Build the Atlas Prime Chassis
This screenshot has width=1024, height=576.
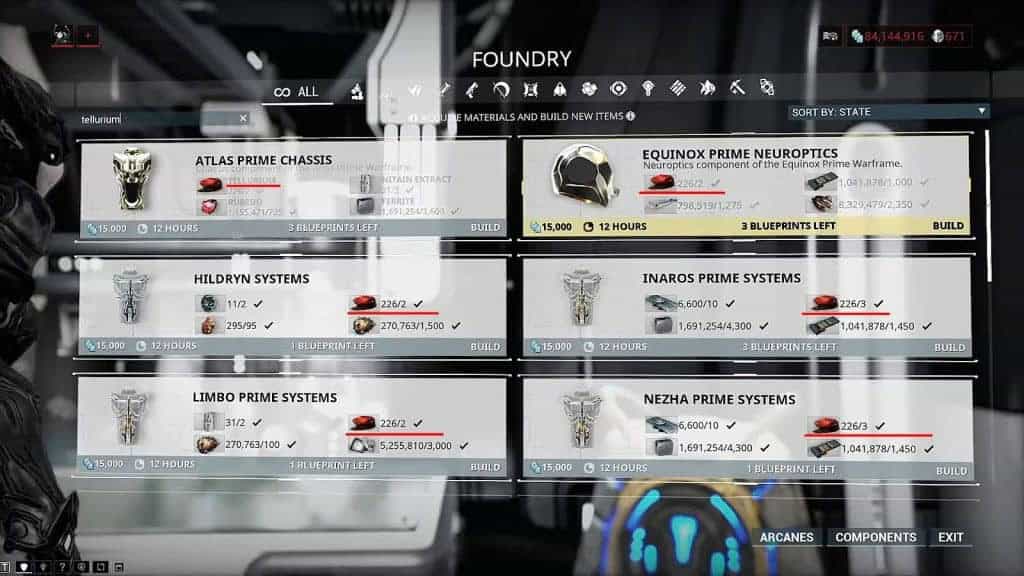487,228
